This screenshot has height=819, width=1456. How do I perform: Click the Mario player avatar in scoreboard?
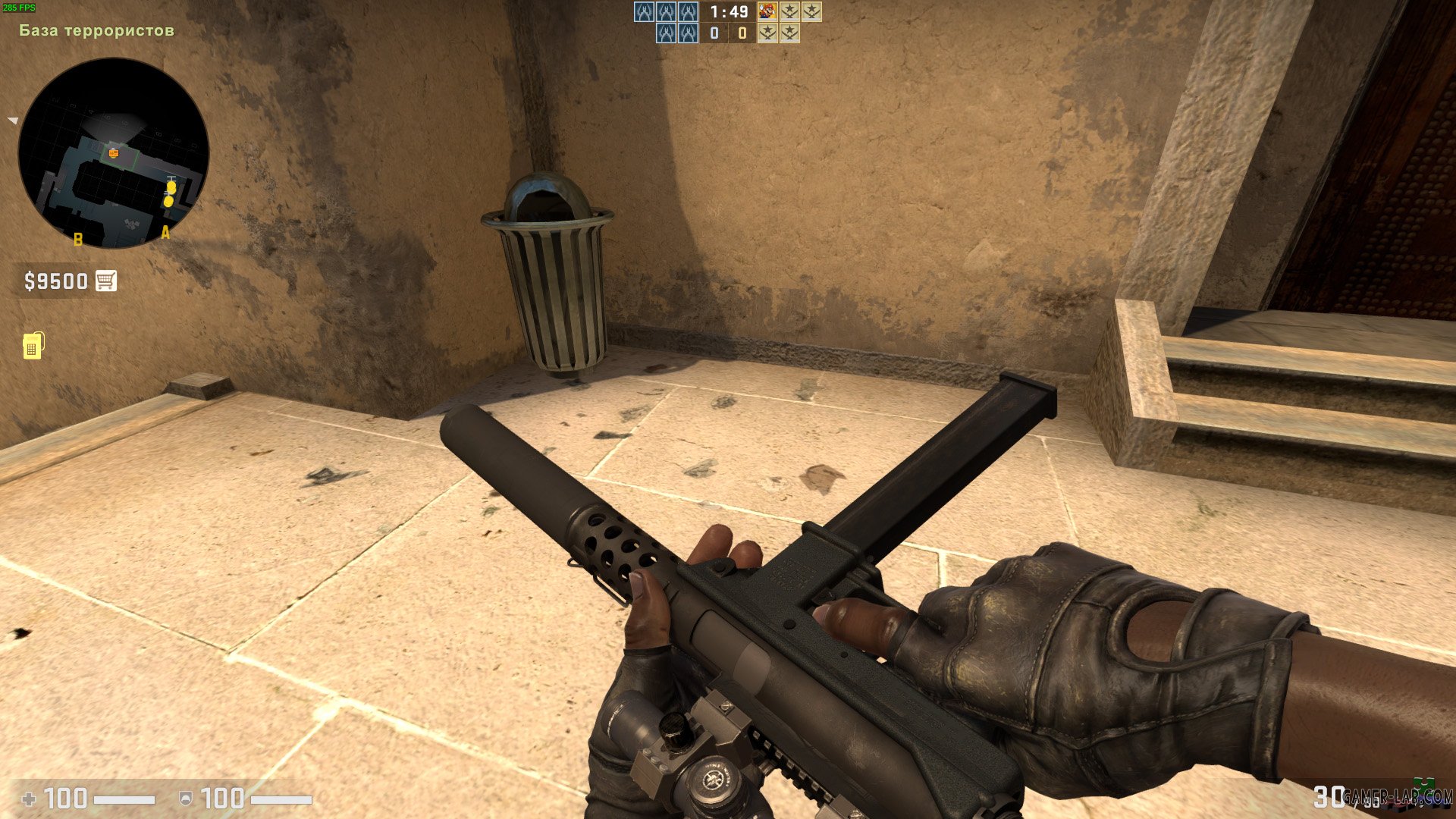coord(767,13)
